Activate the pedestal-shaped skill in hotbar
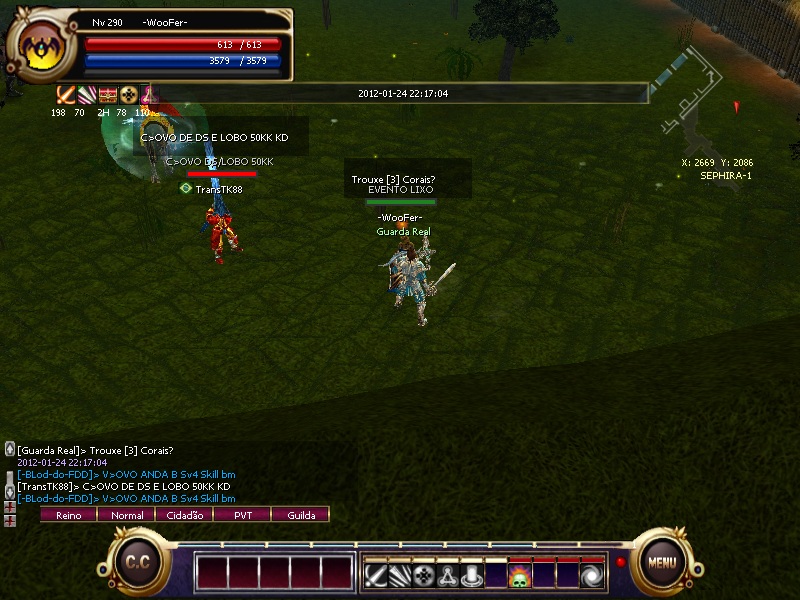This screenshot has width=800, height=600. coord(472,577)
